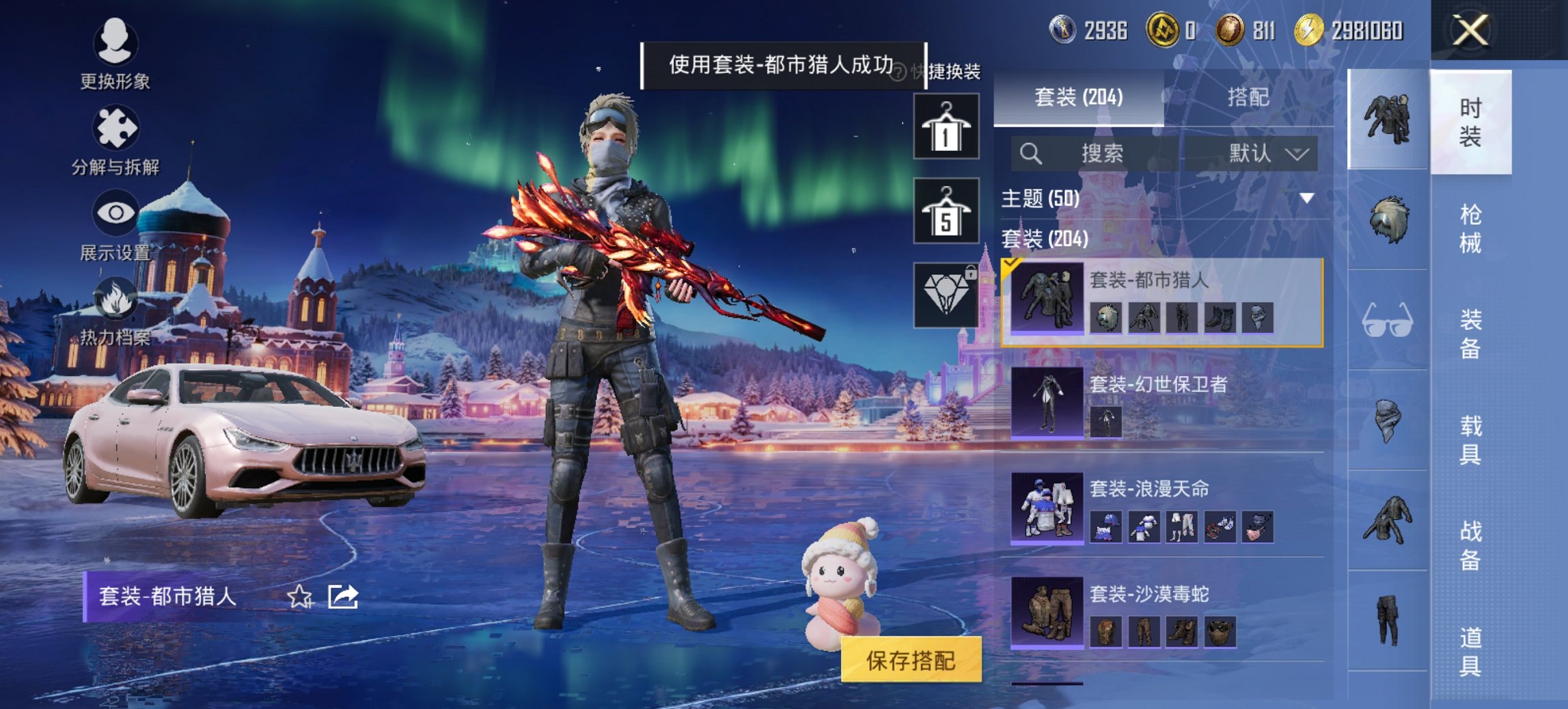Select the 分解与拆解 puzzle icon

click(116, 126)
